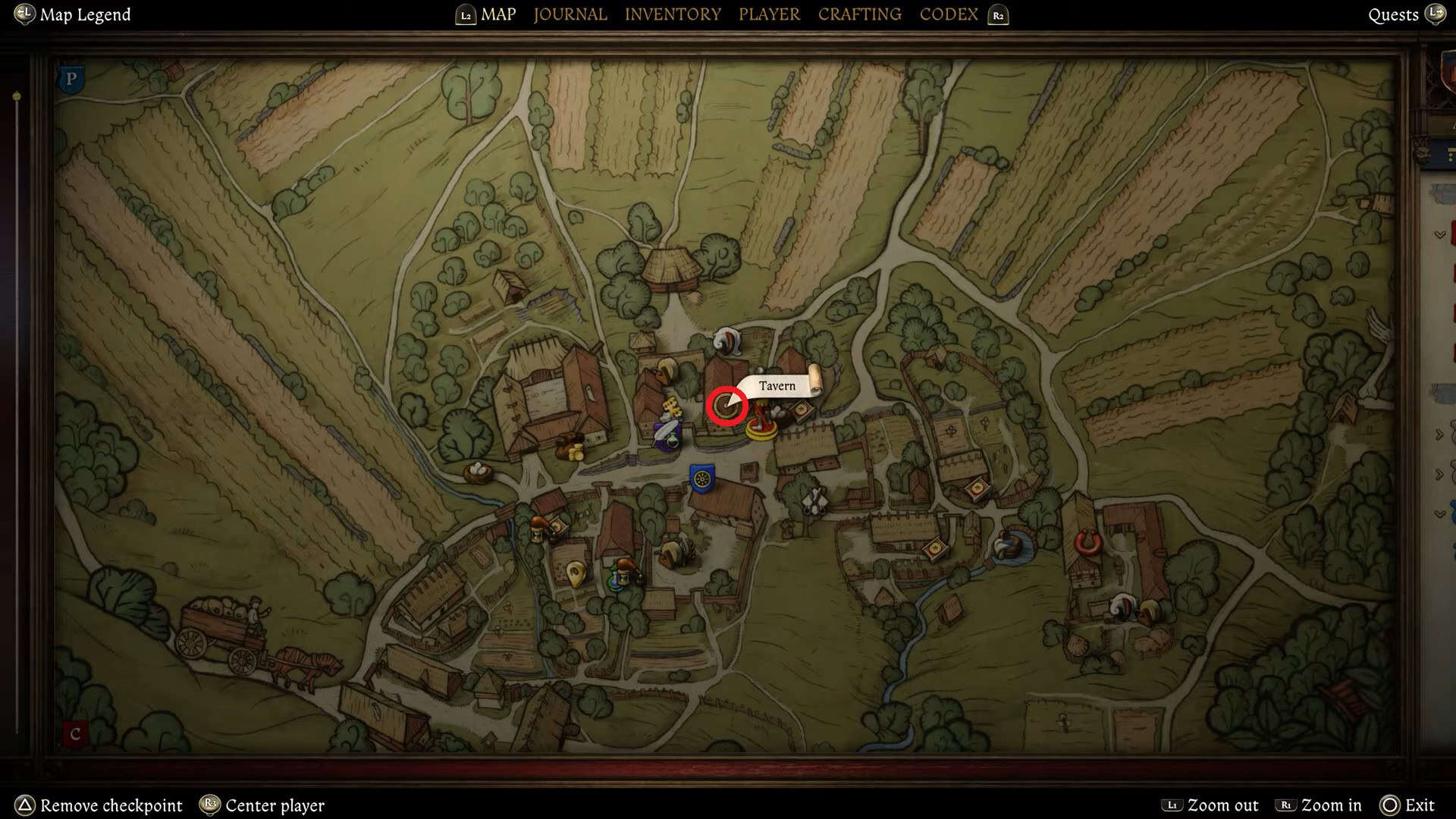The width and height of the screenshot is (1456, 819).
Task: Expand the second chevron entry in the sidebar
Action: coord(1440,435)
